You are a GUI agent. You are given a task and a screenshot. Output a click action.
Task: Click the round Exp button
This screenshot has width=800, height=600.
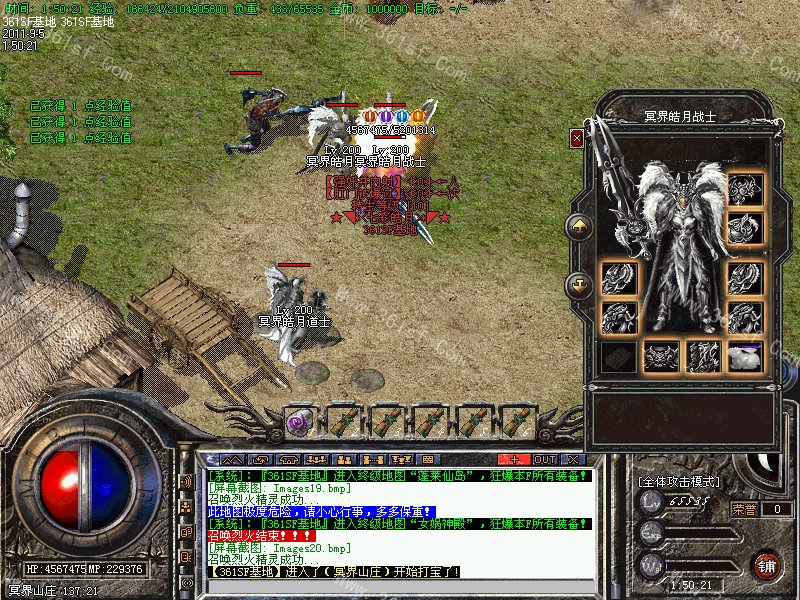[x=651, y=535]
